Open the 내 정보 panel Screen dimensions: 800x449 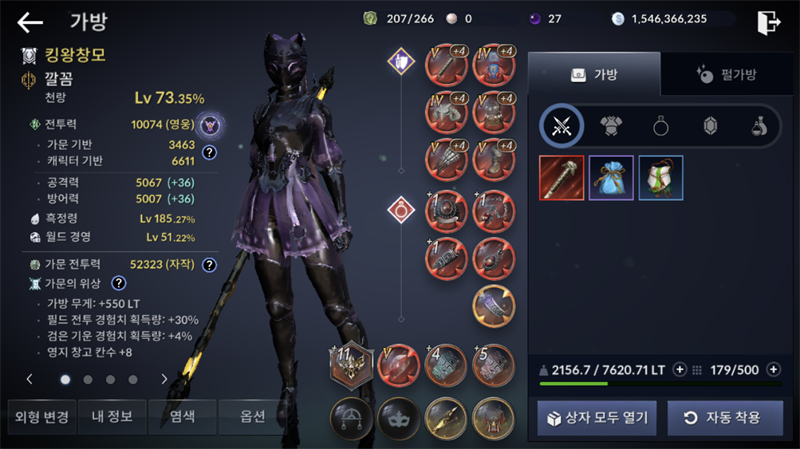(x=111, y=417)
